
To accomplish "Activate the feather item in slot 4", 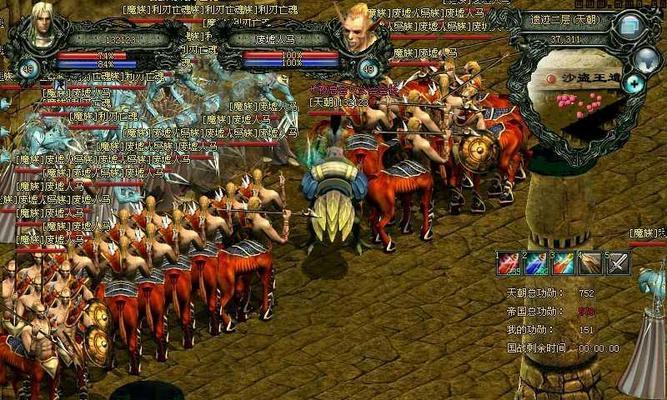I will pos(590,263).
